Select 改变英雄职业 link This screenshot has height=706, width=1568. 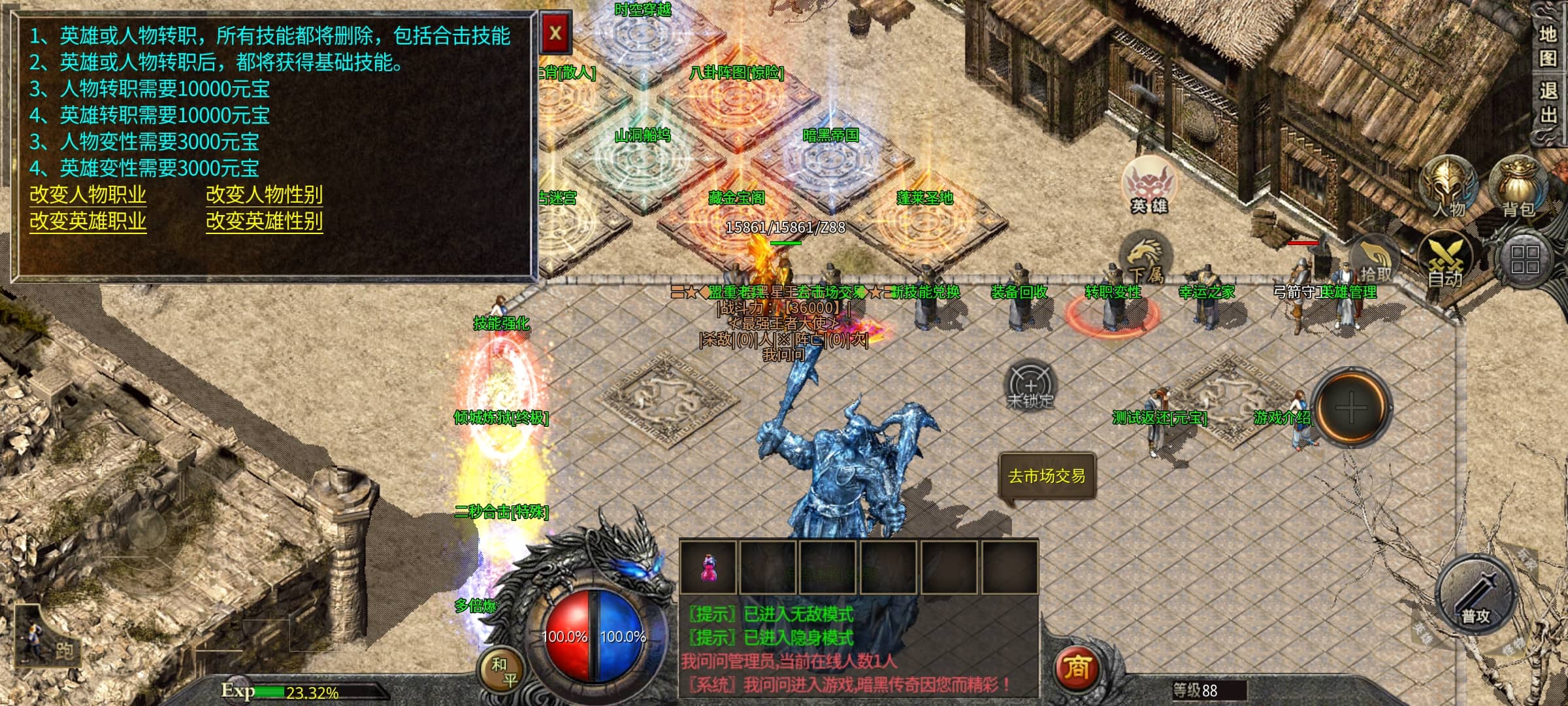tap(88, 221)
